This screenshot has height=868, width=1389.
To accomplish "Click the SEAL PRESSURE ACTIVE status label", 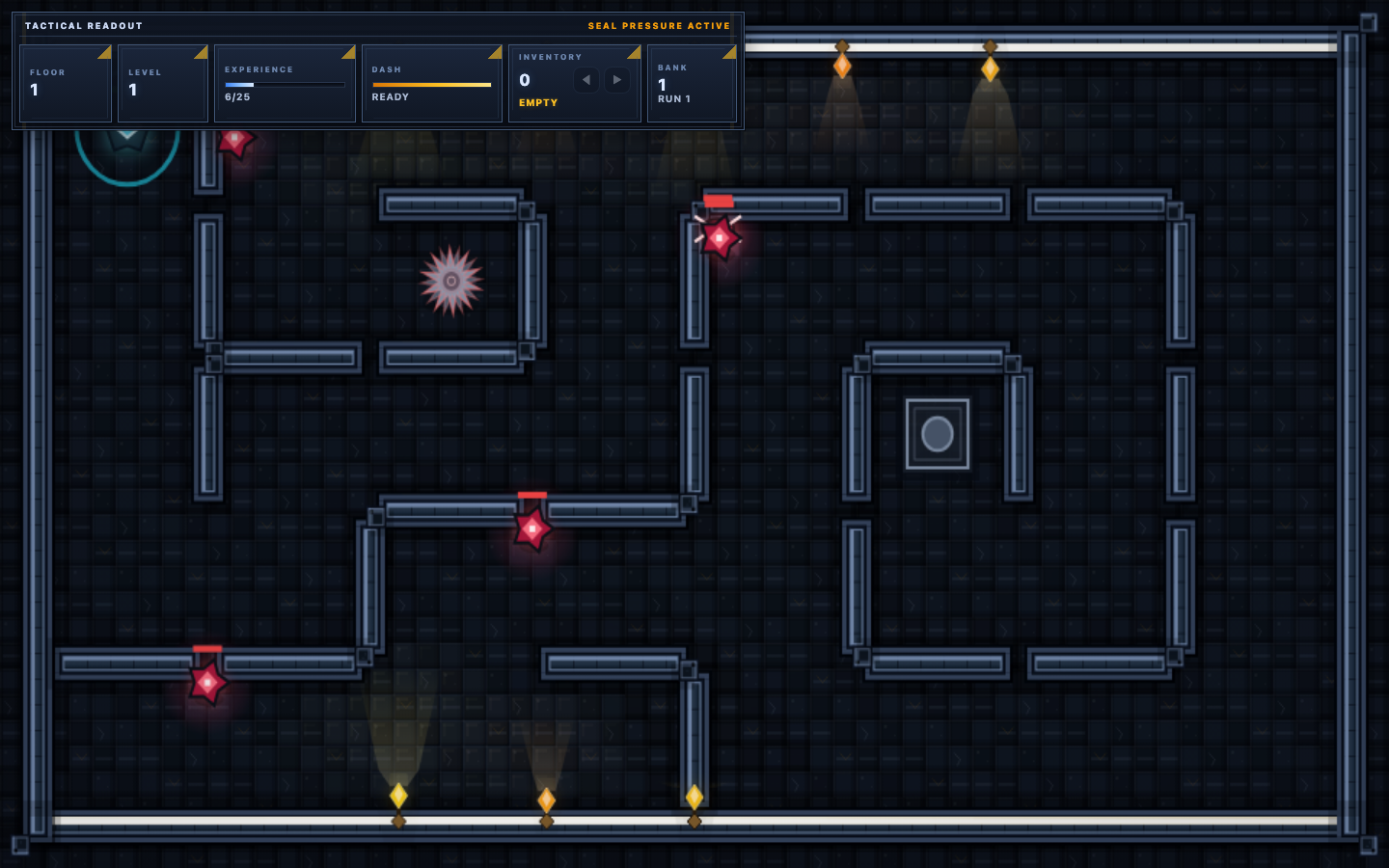I will pos(660,26).
